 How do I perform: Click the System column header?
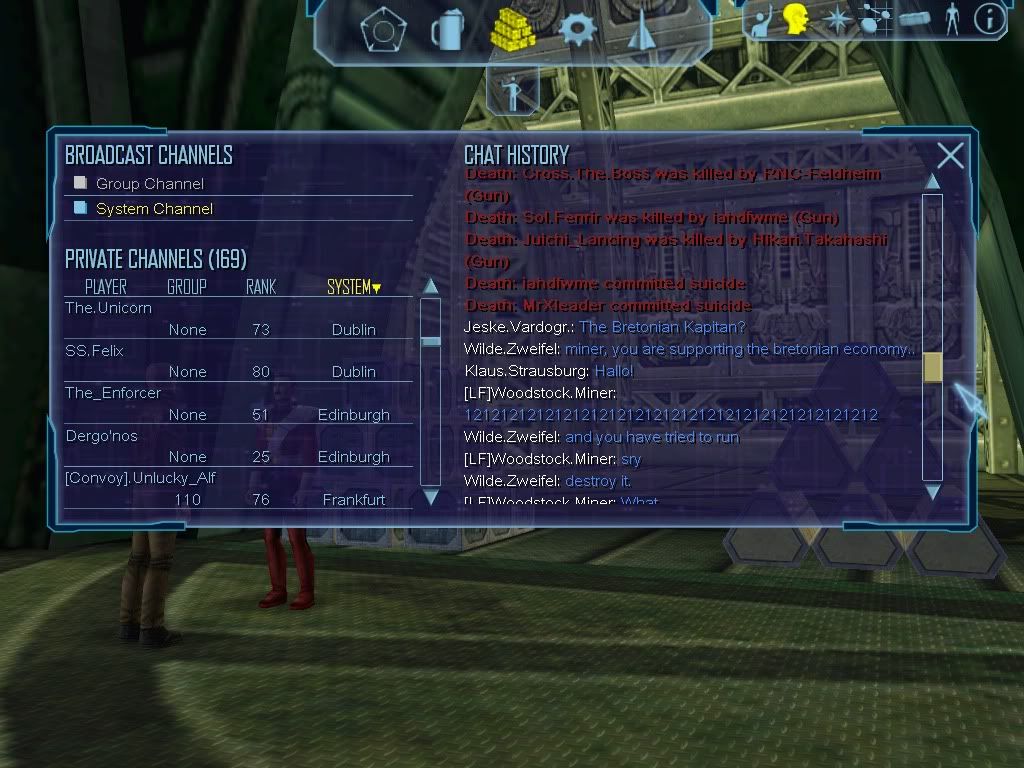pos(353,287)
